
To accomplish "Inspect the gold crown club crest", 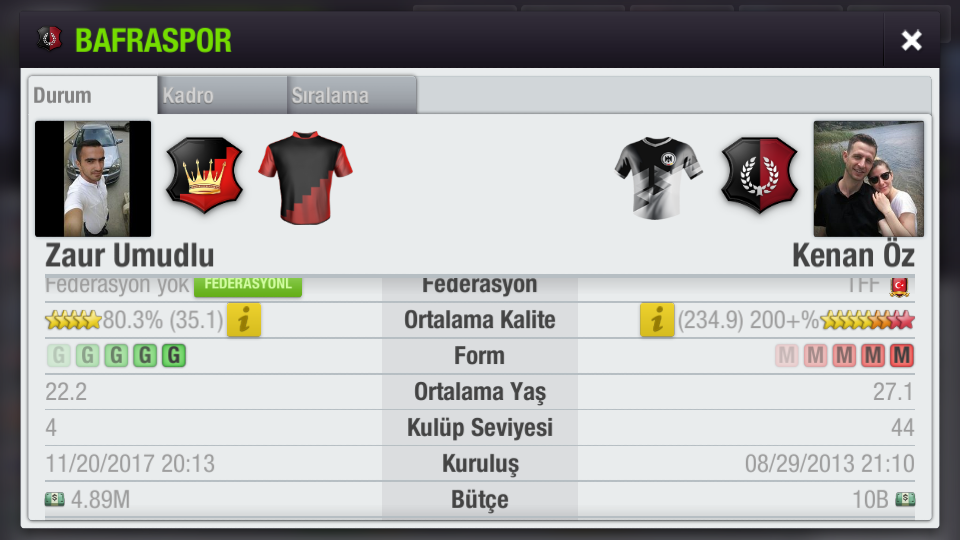I will coord(204,176).
